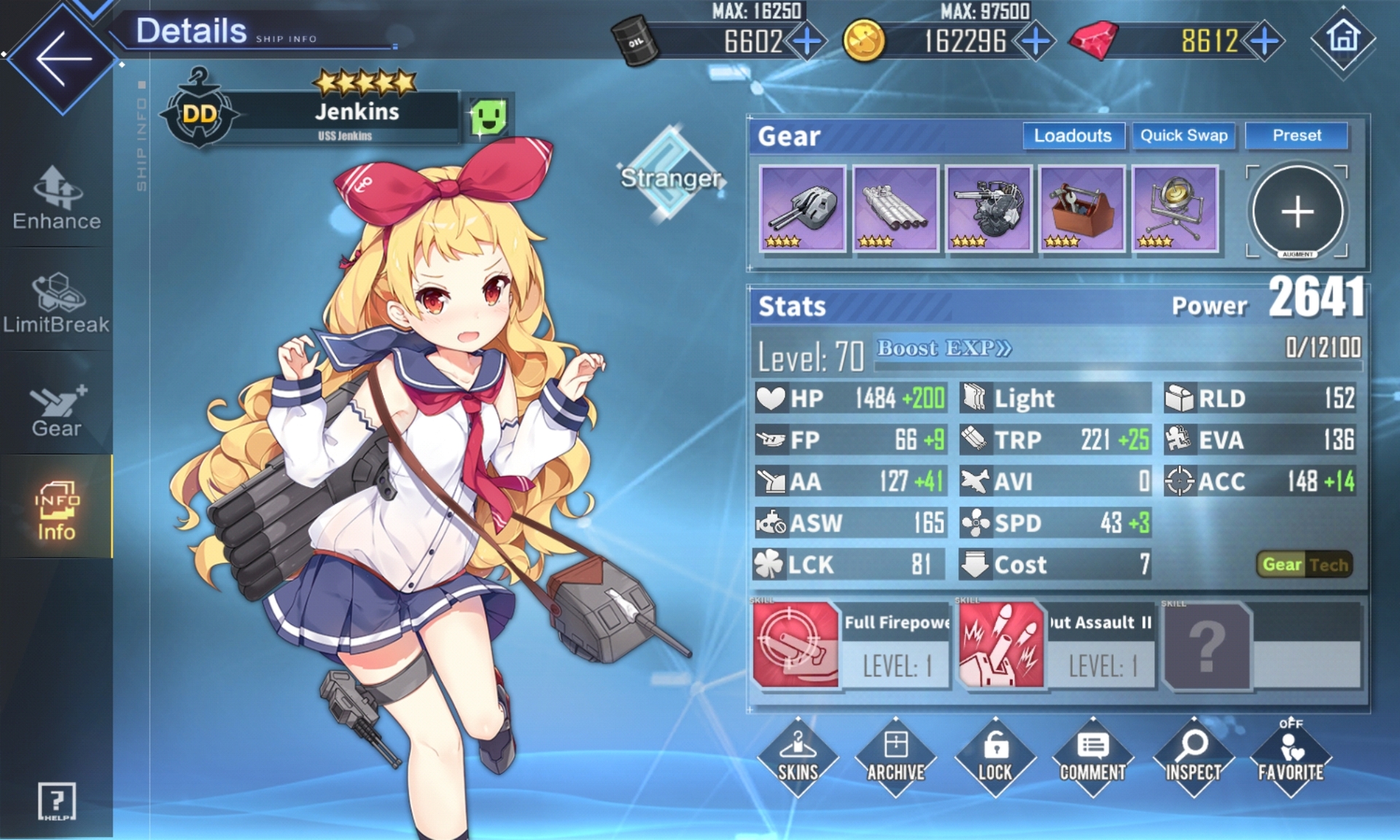Return to the home screen

(x=1342, y=38)
